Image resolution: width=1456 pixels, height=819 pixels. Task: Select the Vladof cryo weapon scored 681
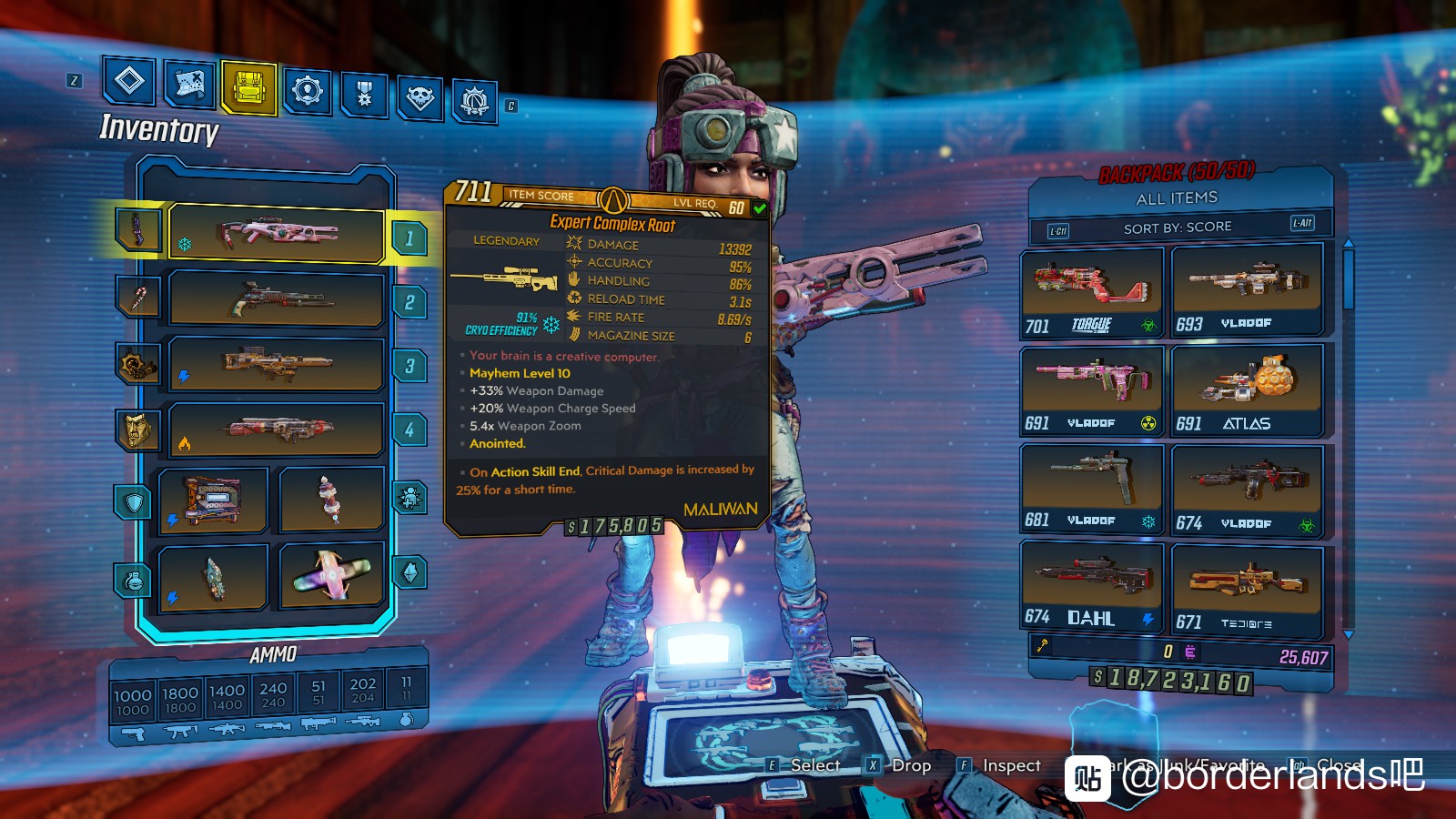pyautogui.click(x=1092, y=489)
